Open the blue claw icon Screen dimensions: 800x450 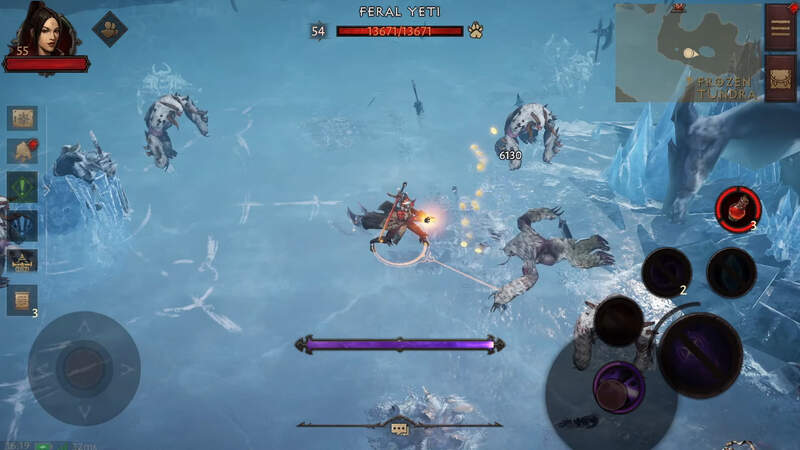pyautogui.click(x=22, y=225)
